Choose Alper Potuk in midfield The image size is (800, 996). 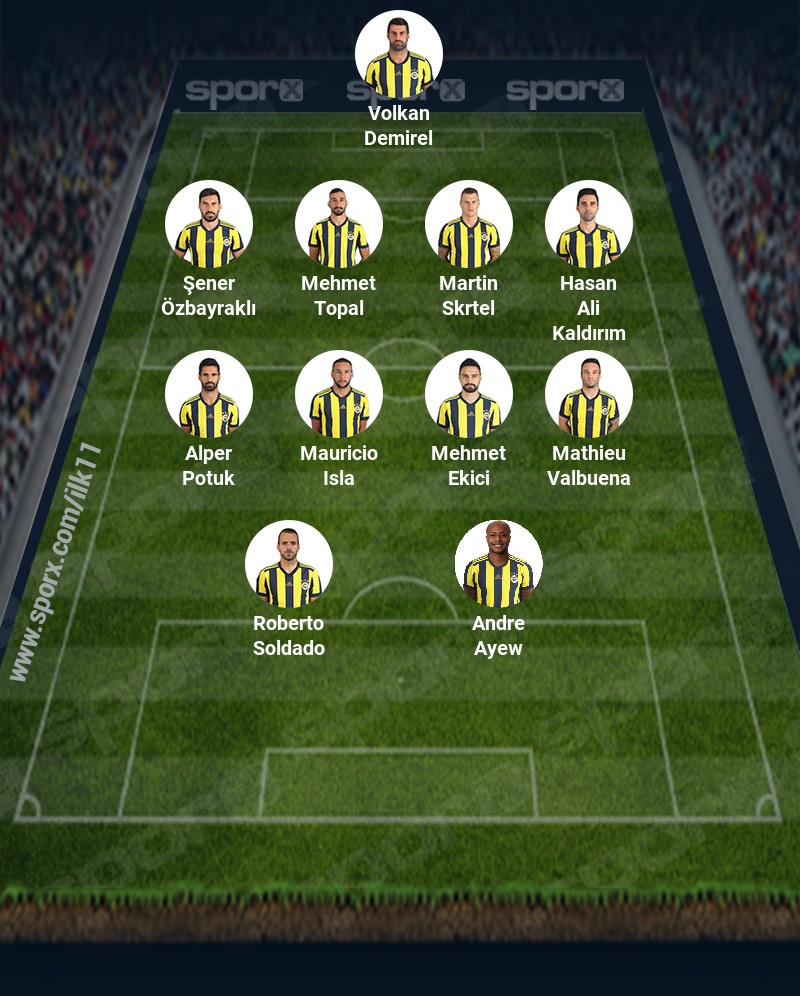point(209,395)
